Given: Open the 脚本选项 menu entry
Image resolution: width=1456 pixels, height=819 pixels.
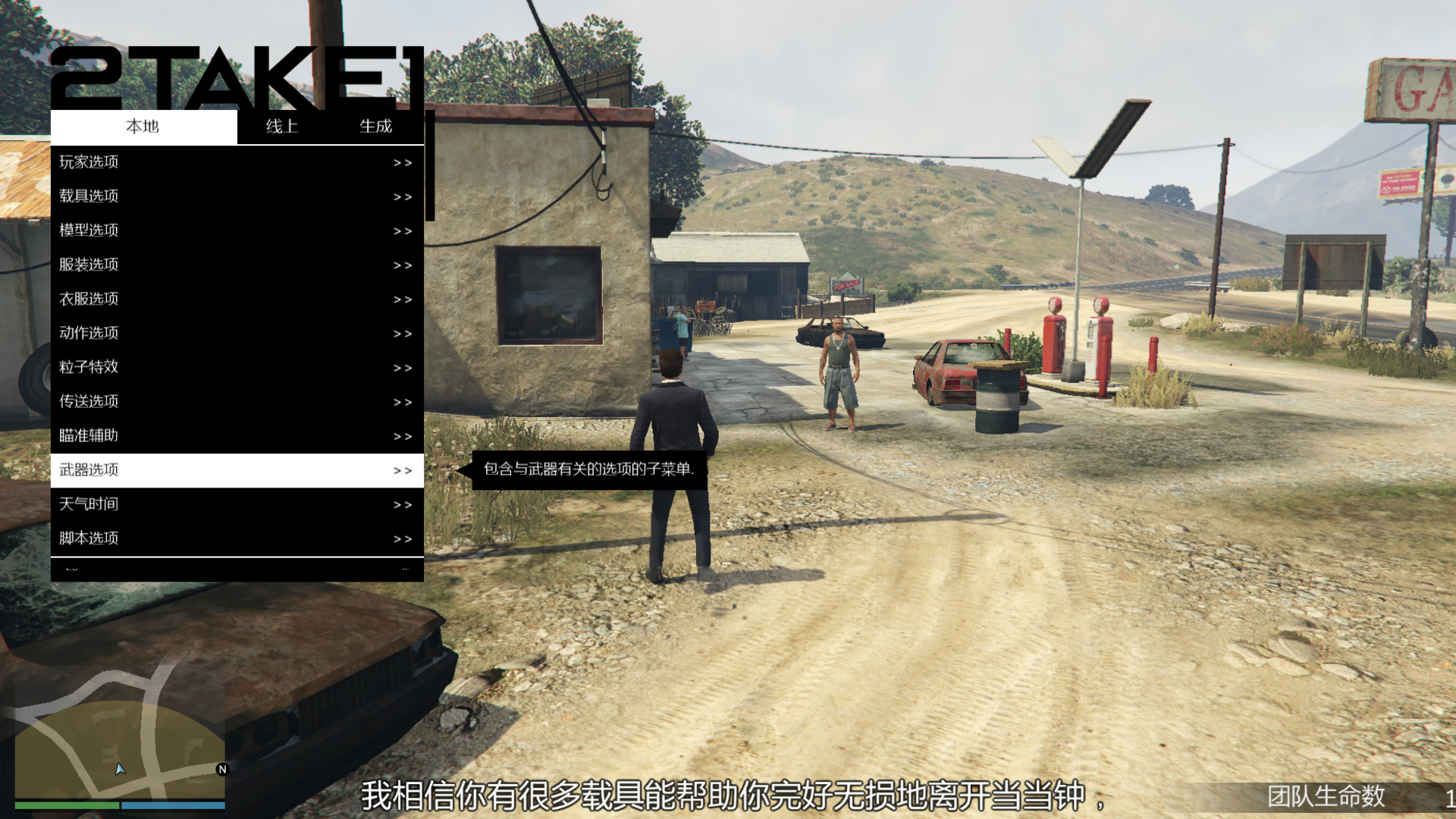Looking at the screenshot, I should tap(152, 538).
